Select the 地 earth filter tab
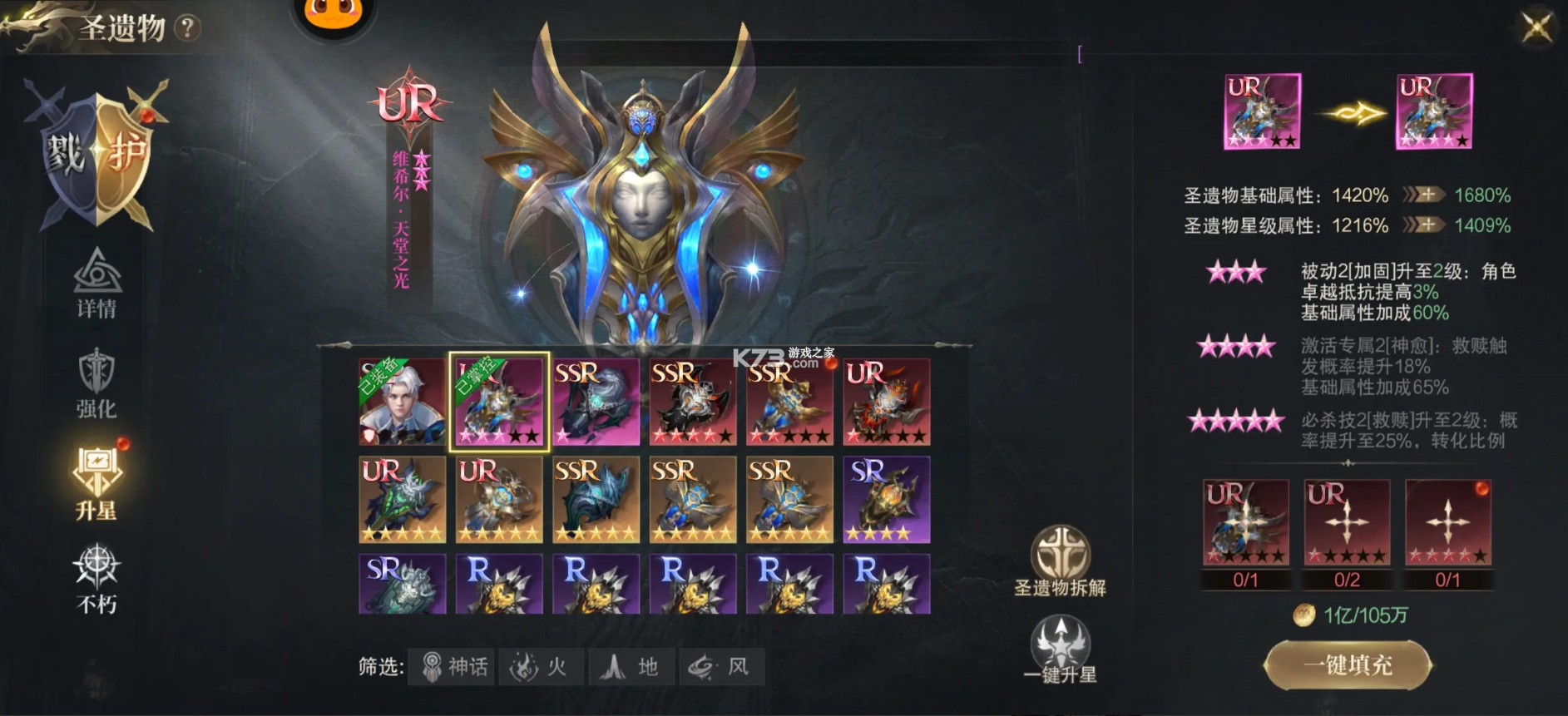This screenshot has width=1568, height=716. (x=630, y=665)
